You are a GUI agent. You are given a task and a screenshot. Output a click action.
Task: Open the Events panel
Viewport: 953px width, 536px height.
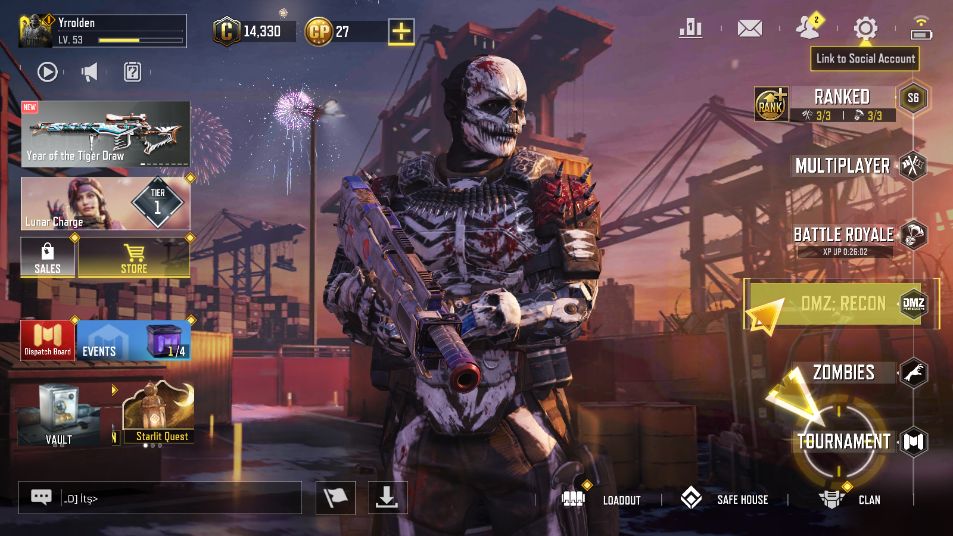(133, 341)
